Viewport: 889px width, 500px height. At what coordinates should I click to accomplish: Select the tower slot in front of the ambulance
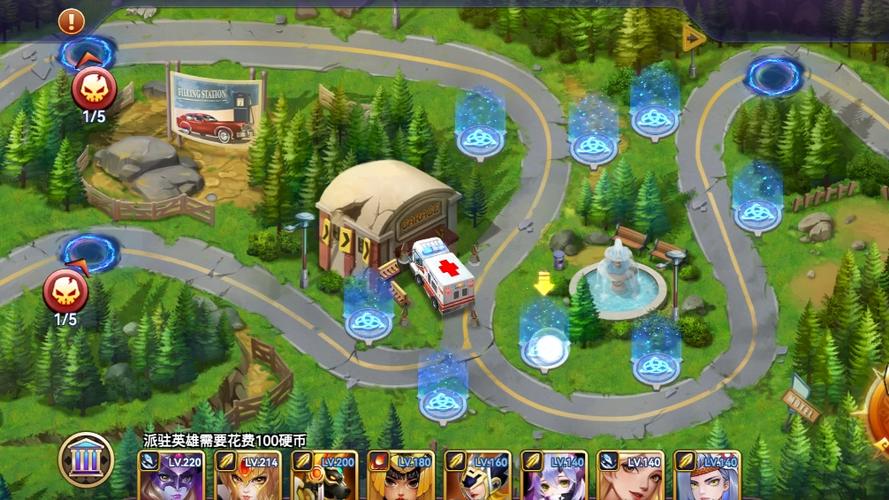click(368, 318)
